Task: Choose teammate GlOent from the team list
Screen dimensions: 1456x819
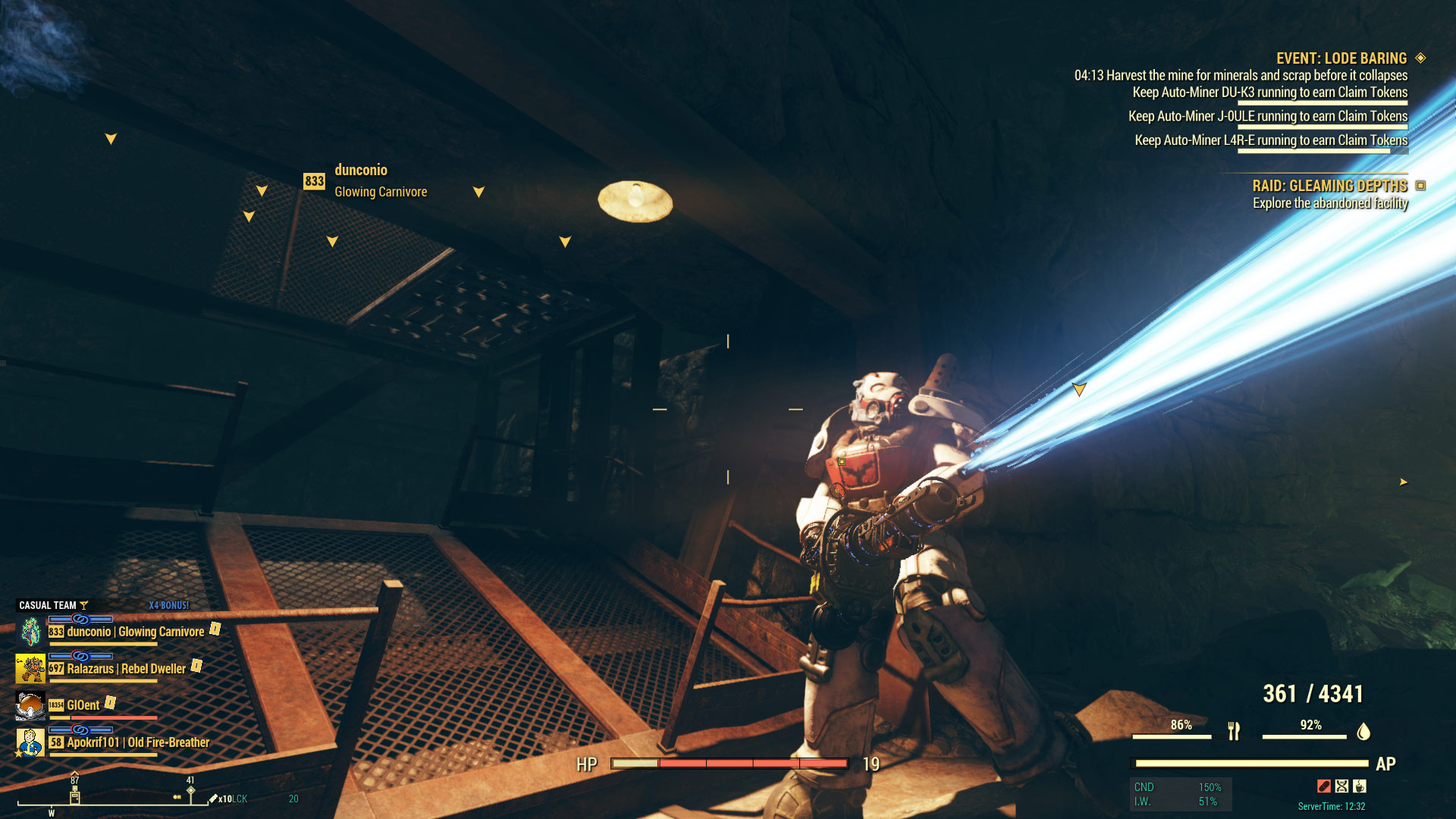Action: [83, 705]
